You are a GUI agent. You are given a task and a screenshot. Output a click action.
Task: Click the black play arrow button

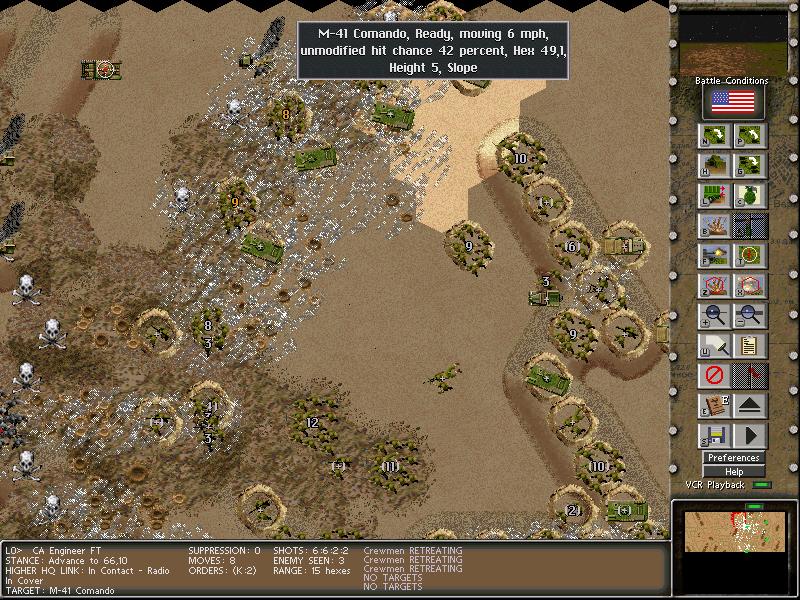pos(749,437)
